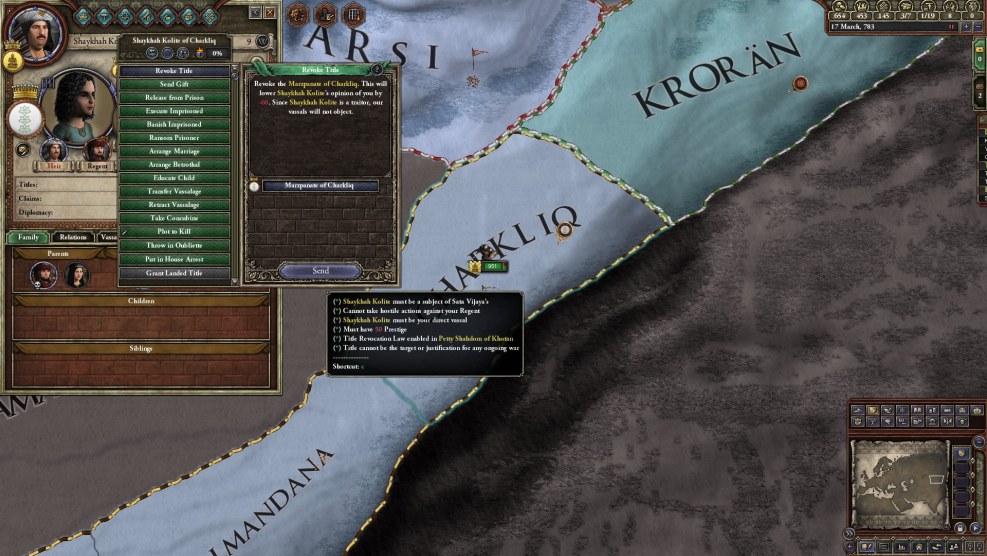Choose the Educate Child action
Screen dimensions: 987x556
[x=174, y=178]
